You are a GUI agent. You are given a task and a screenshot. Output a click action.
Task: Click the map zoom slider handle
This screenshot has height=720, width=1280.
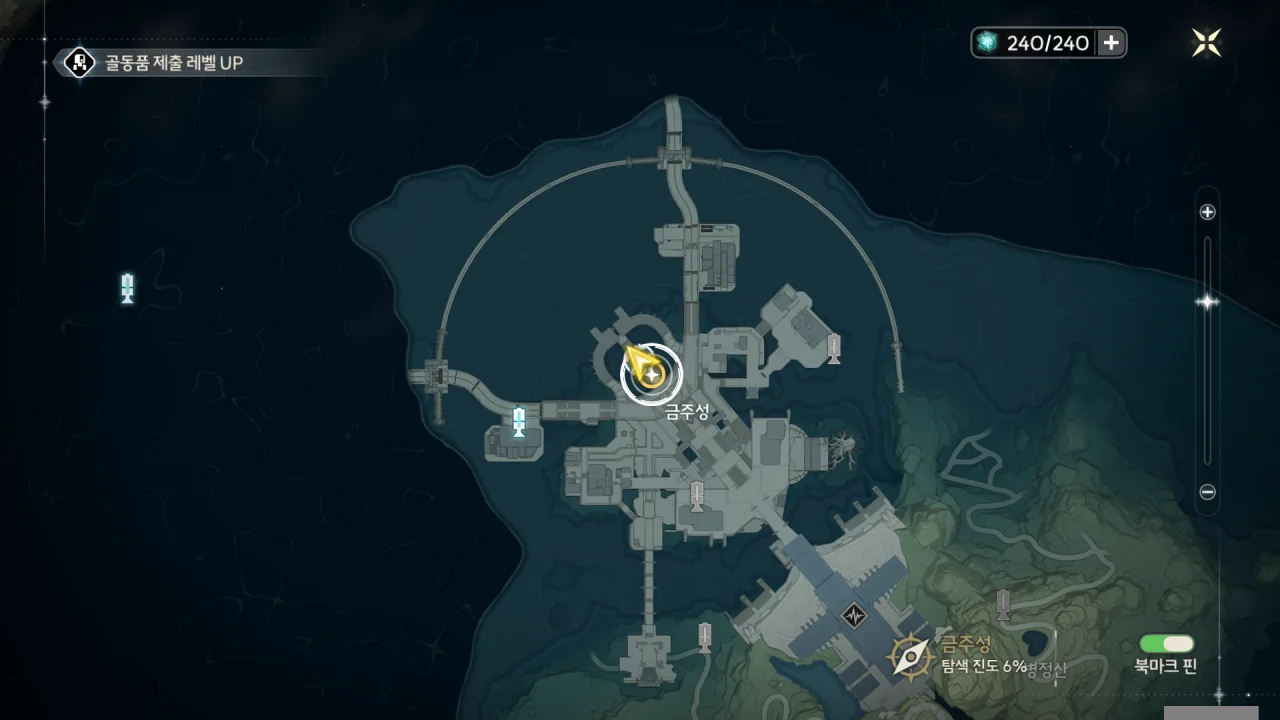click(1207, 302)
